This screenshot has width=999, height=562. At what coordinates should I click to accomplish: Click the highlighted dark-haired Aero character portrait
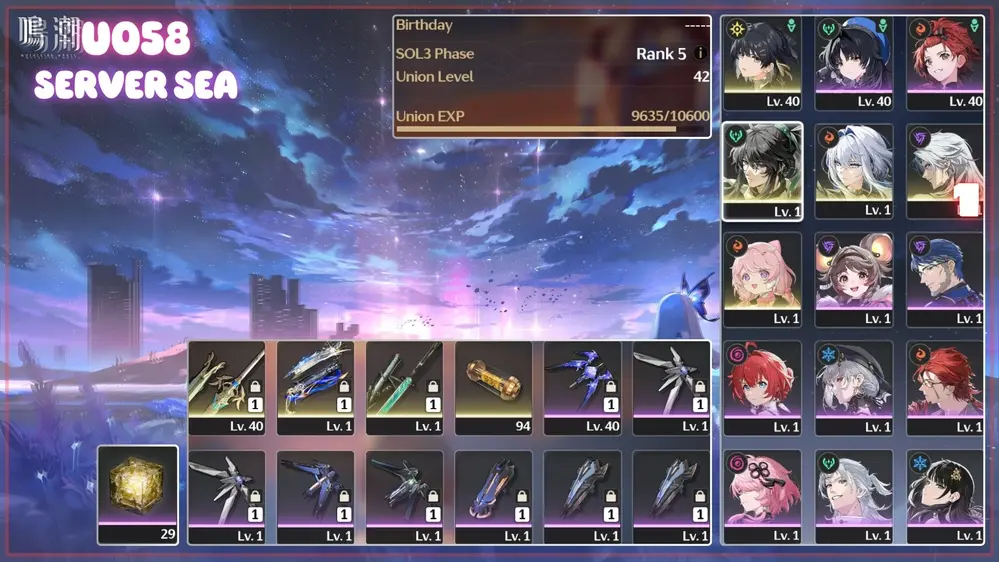tap(762, 171)
